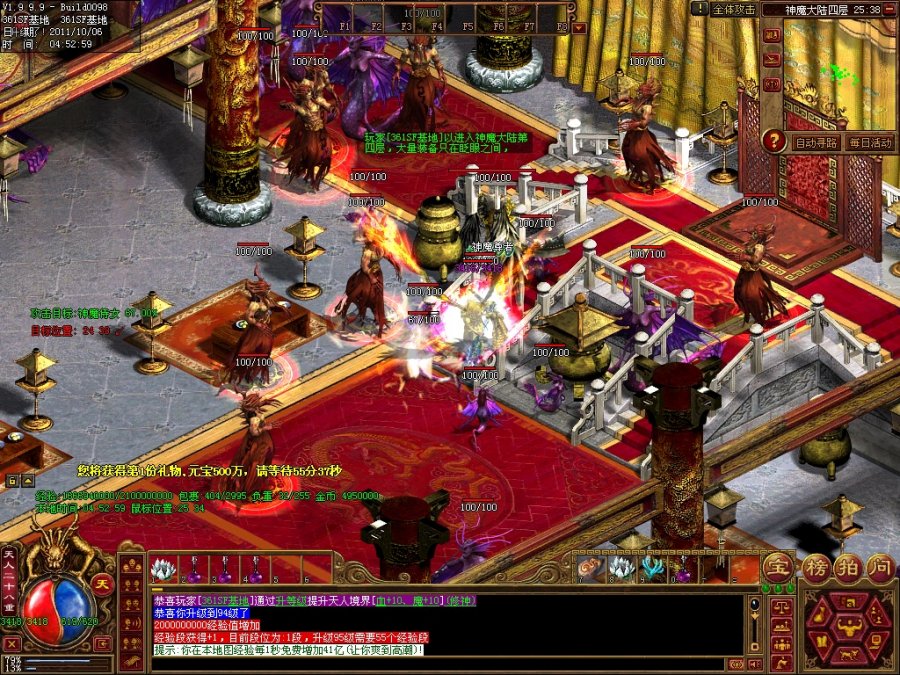This screenshot has width=900, height=675.
Task: Use the teal coral item in slot 9
Action: tap(652, 569)
